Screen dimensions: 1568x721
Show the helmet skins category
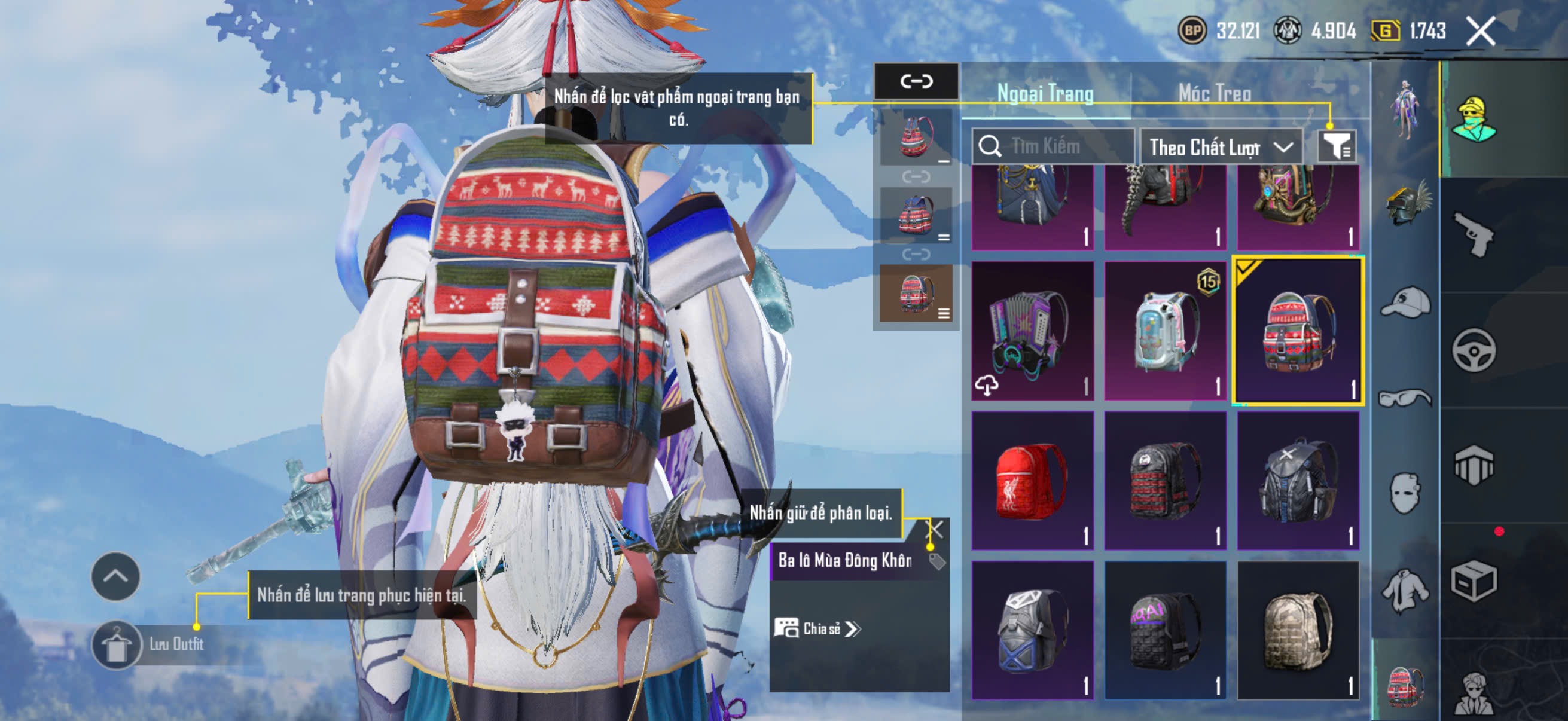[x=1406, y=204]
